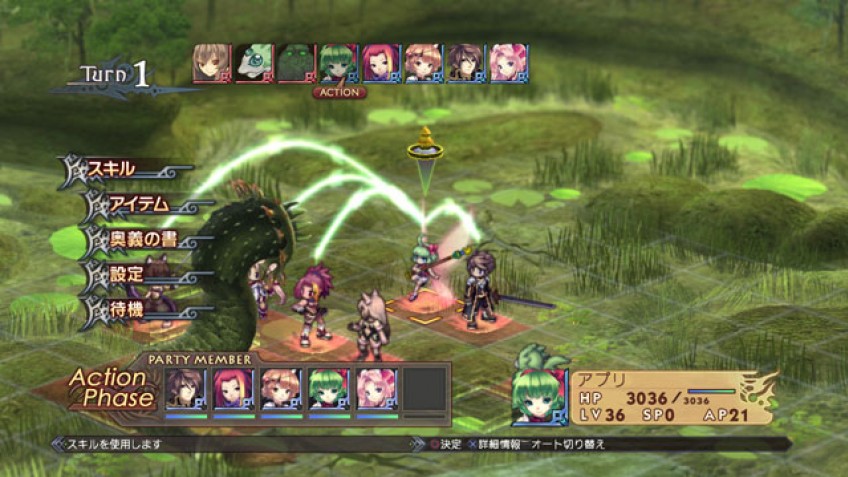Image resolution: width=848 pixels, height=477 pixels.
Task: Pick the brown-haired swordsman in the Party Member panel
Action: coord(186,388)
